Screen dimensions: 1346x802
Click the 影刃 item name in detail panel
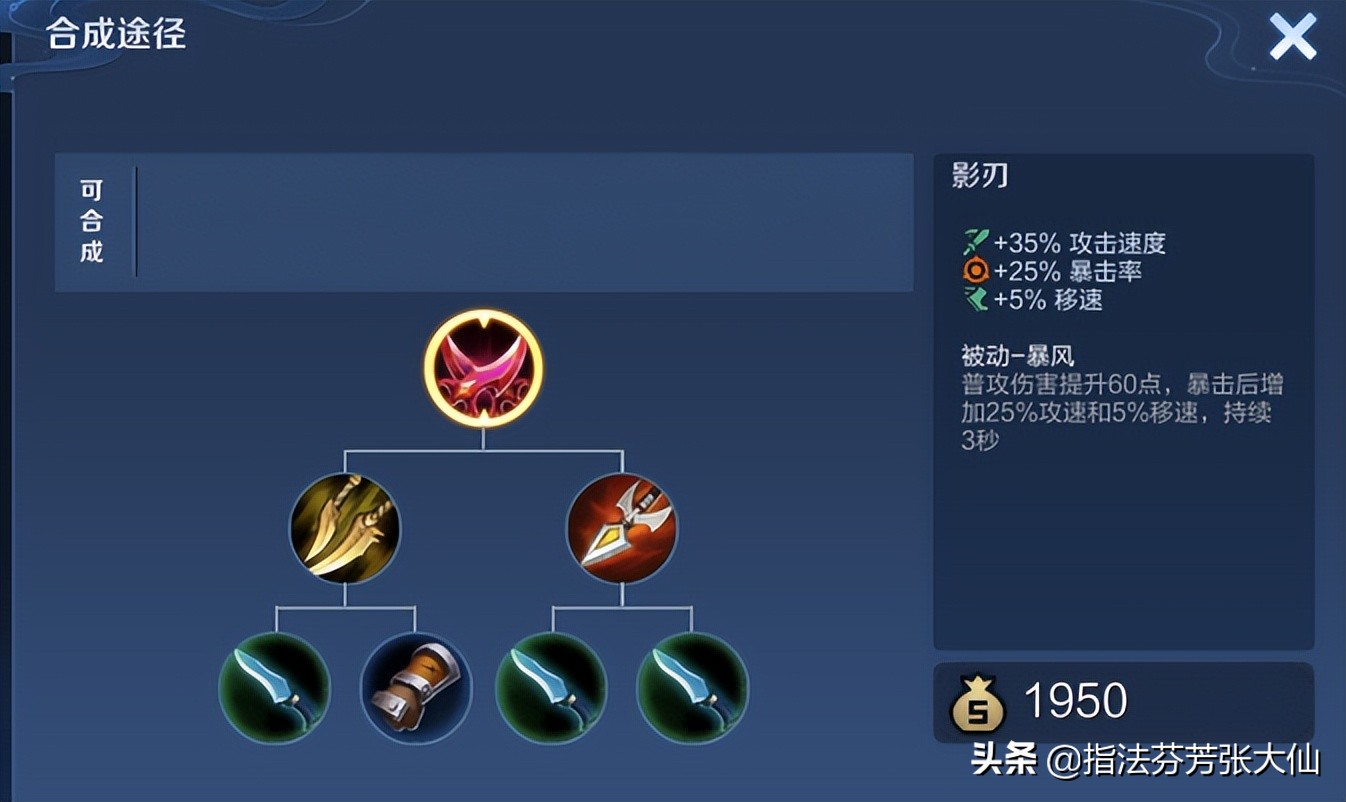pyautogui.click(x=979, y=175)
